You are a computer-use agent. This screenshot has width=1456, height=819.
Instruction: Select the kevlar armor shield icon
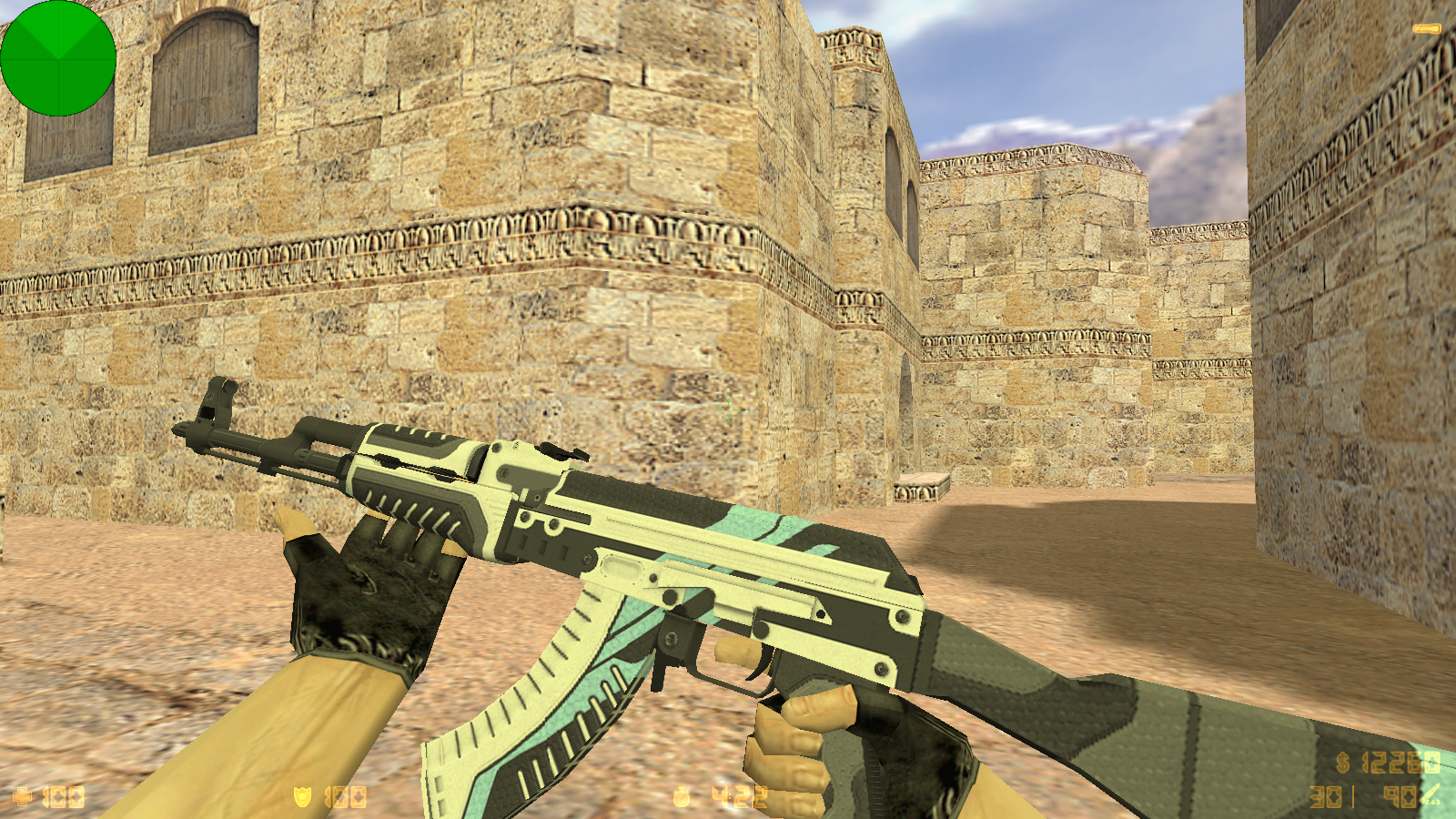pos(302,797)
